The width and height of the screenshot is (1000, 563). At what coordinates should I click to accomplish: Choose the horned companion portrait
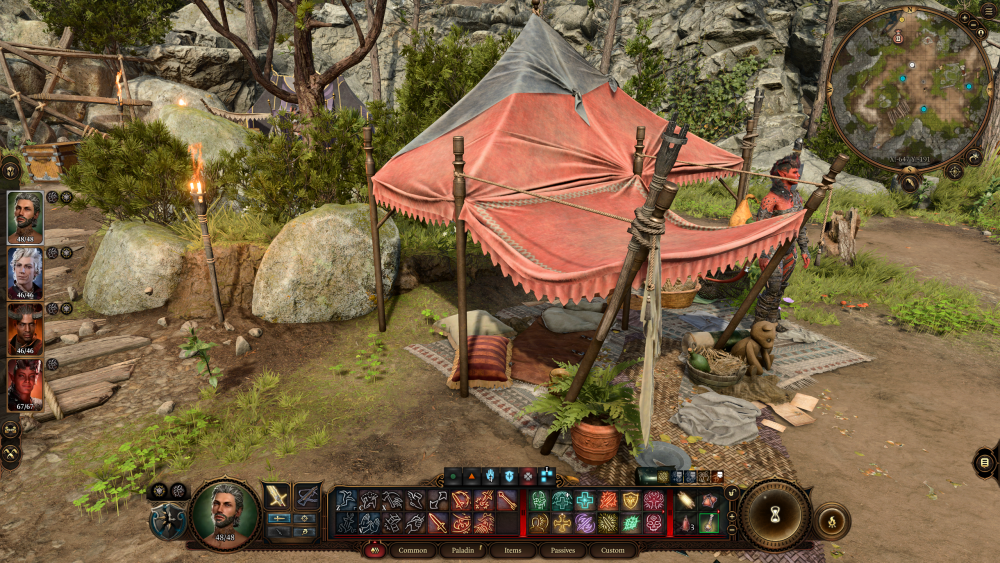click(25, 329)
